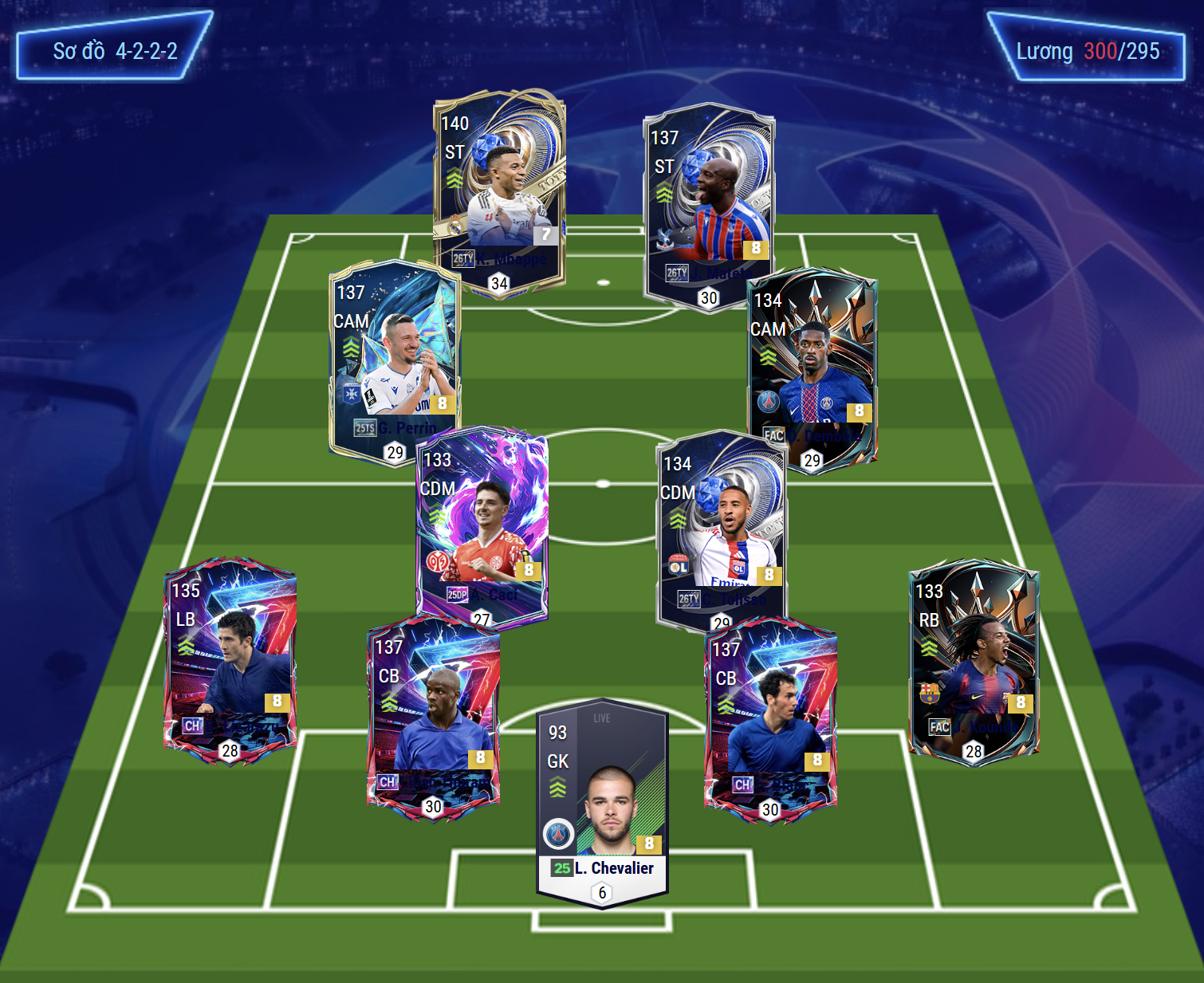Choose the Koundé 133 RB card

tap(974, 660)
